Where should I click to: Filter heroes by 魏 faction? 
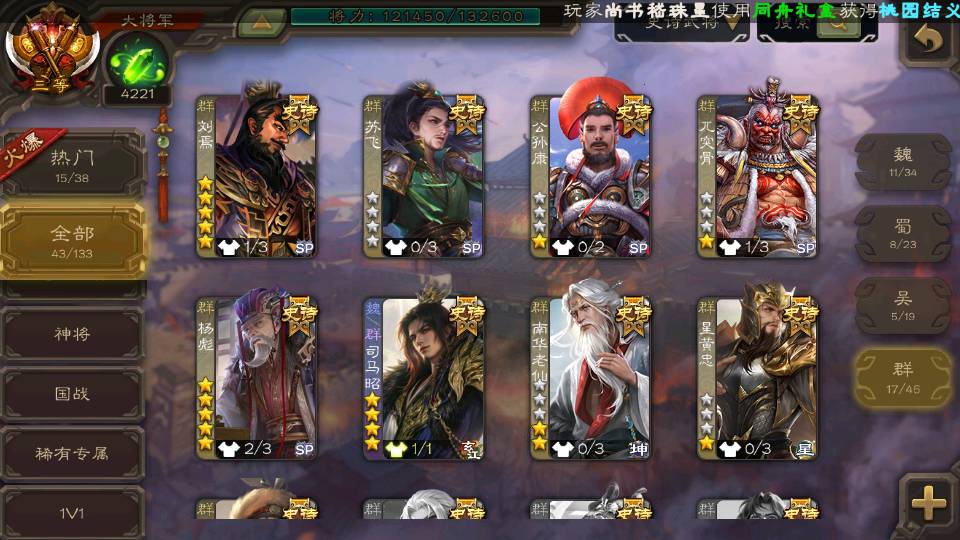(902, 161)
